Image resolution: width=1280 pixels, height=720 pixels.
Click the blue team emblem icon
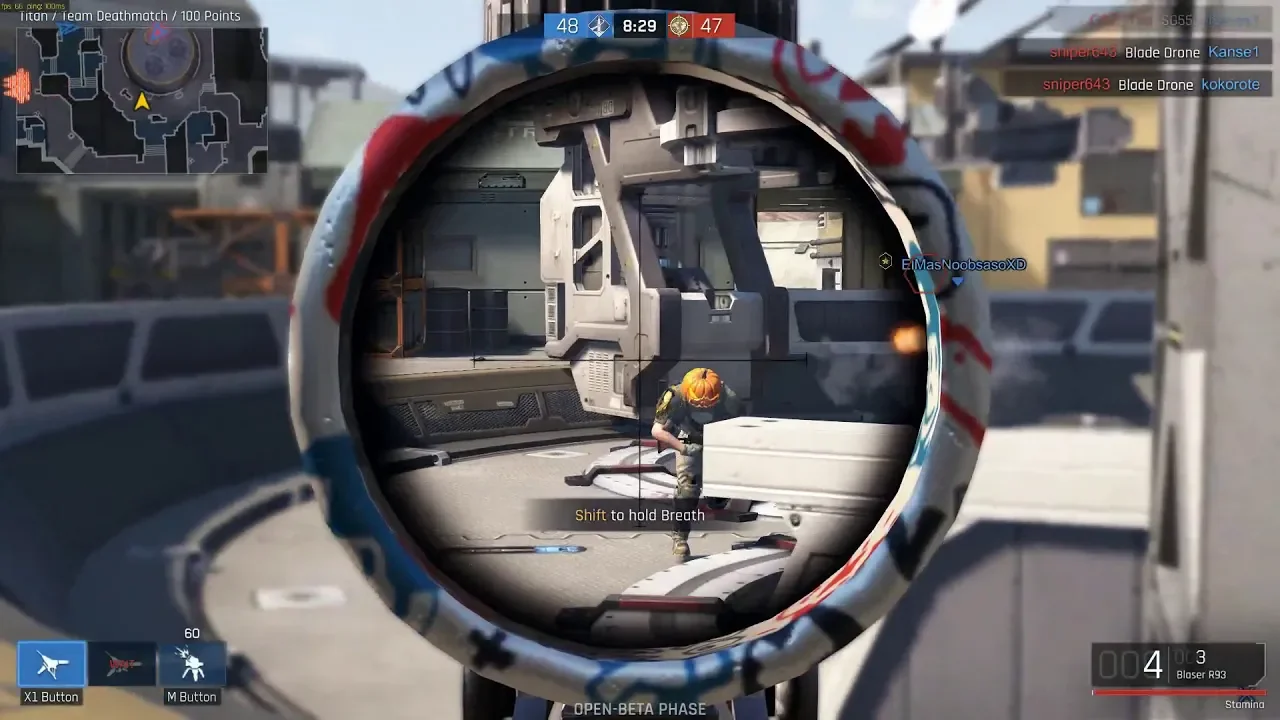coord(598,26)
